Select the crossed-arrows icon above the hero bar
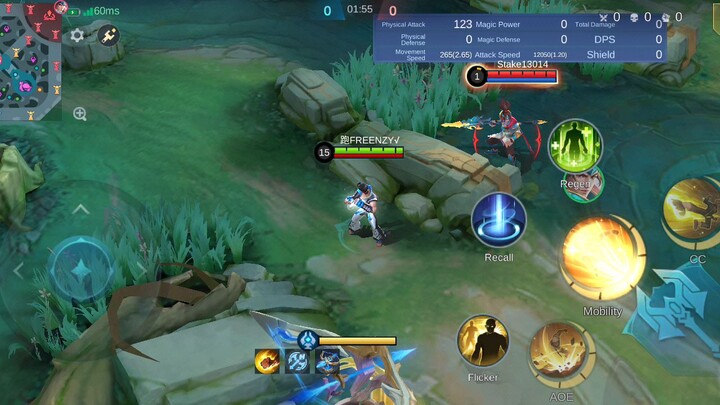The width and height of the screenshot is (720, 405). [297, 361]
